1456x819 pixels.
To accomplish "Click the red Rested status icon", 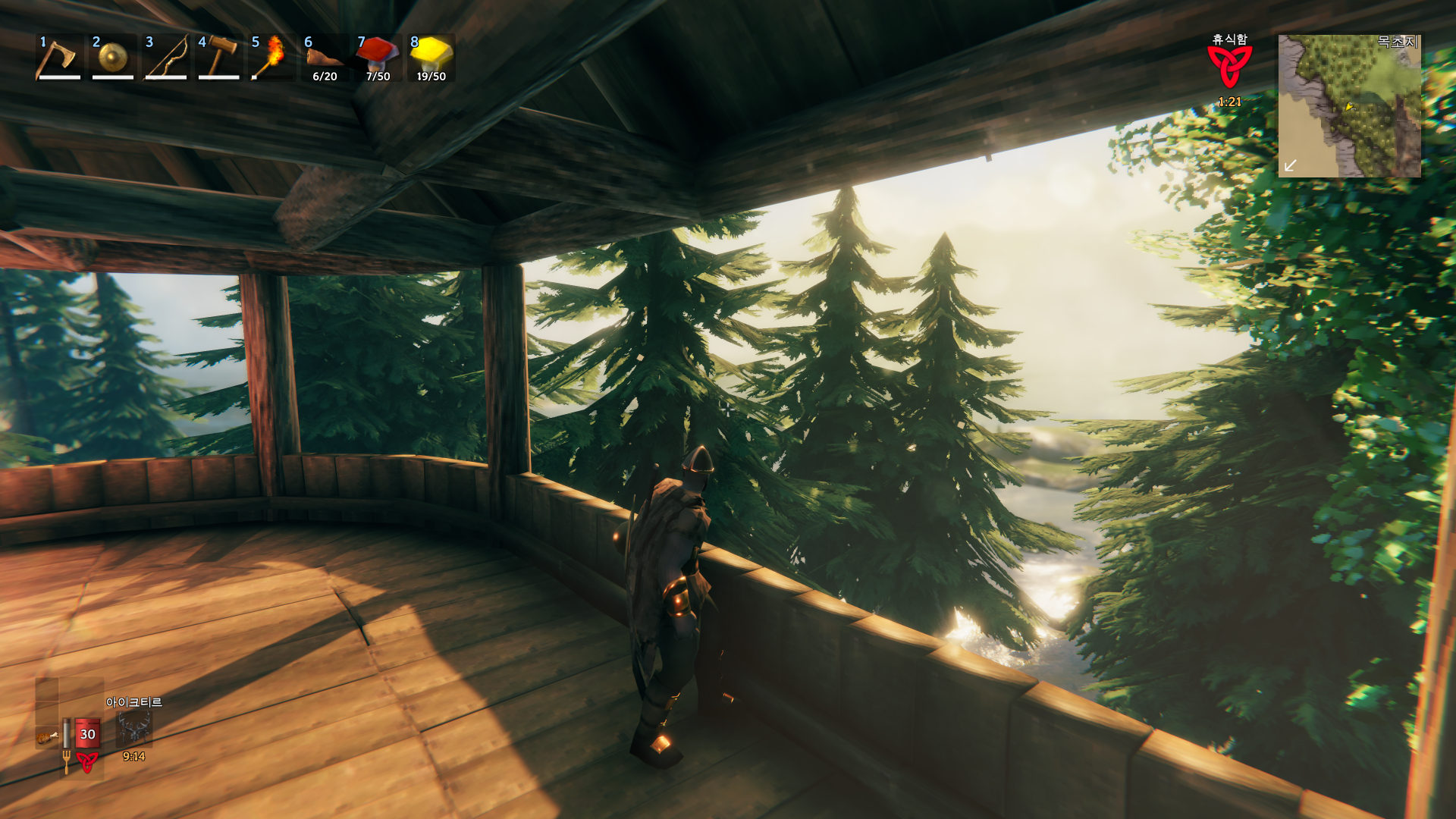I will tap(1228, 67).
